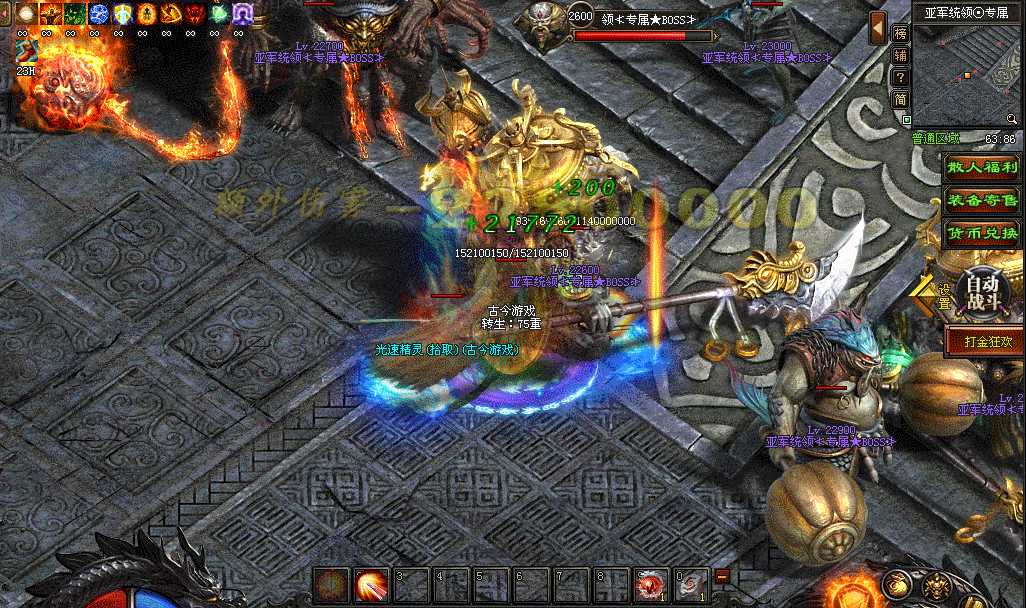Image resolution: width=1026 pixels, height=608 pixels.
Task: Open the 榜 ranking button
Action: pyautogui.click(x=900, y=33)
